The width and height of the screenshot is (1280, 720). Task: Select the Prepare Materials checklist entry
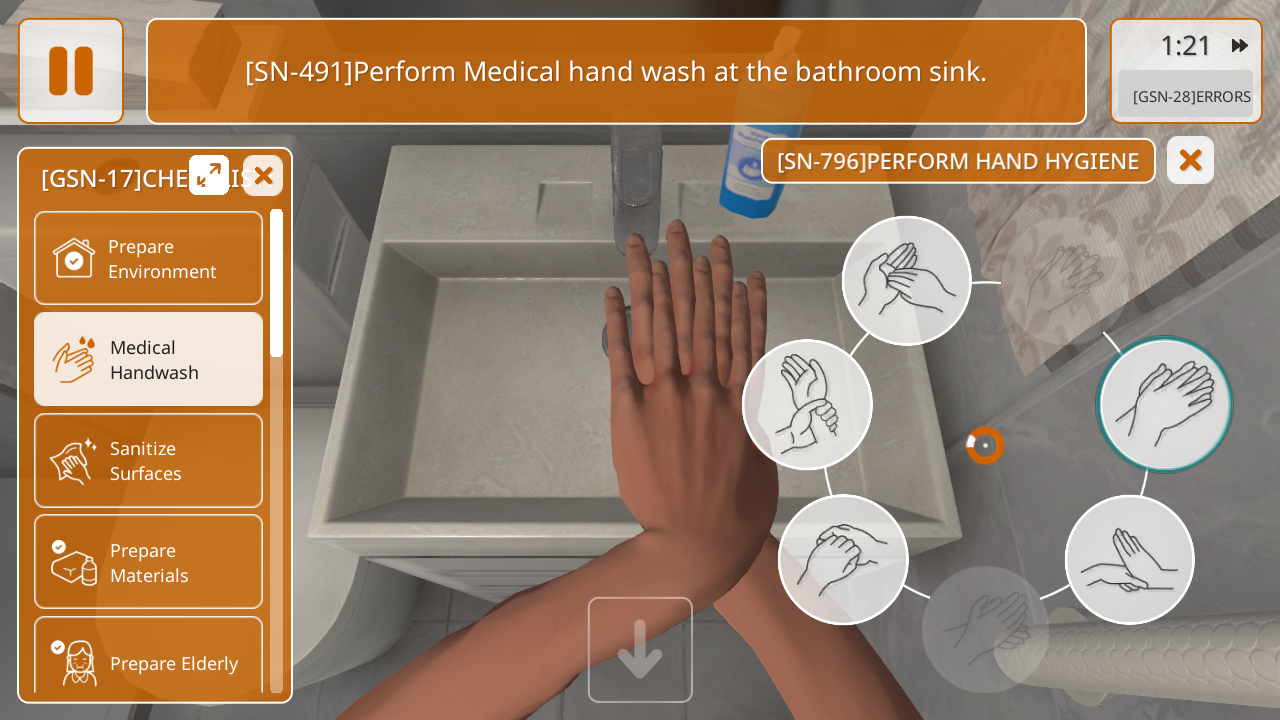point(148,561)
